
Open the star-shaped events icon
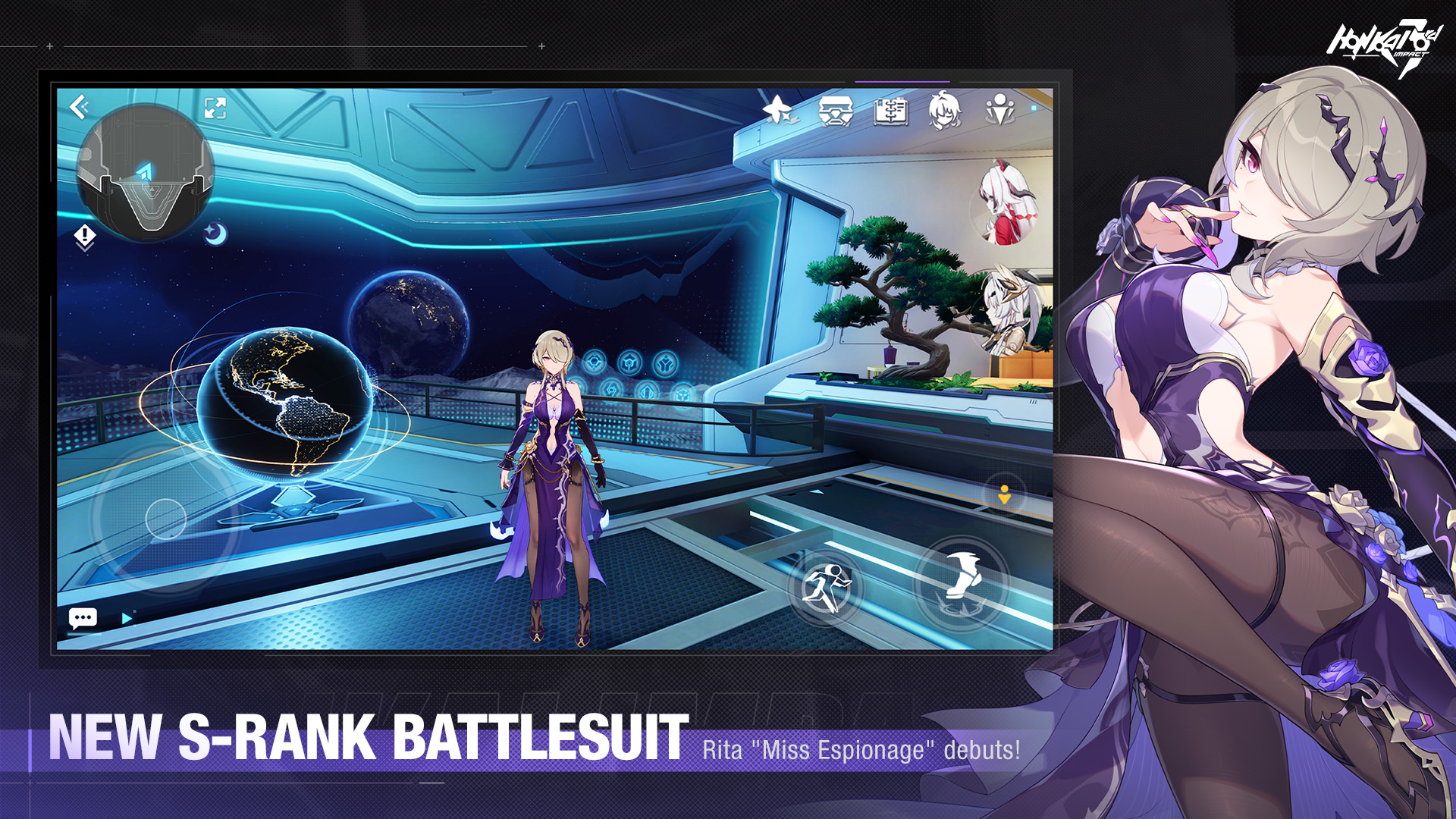coord(777,110)
